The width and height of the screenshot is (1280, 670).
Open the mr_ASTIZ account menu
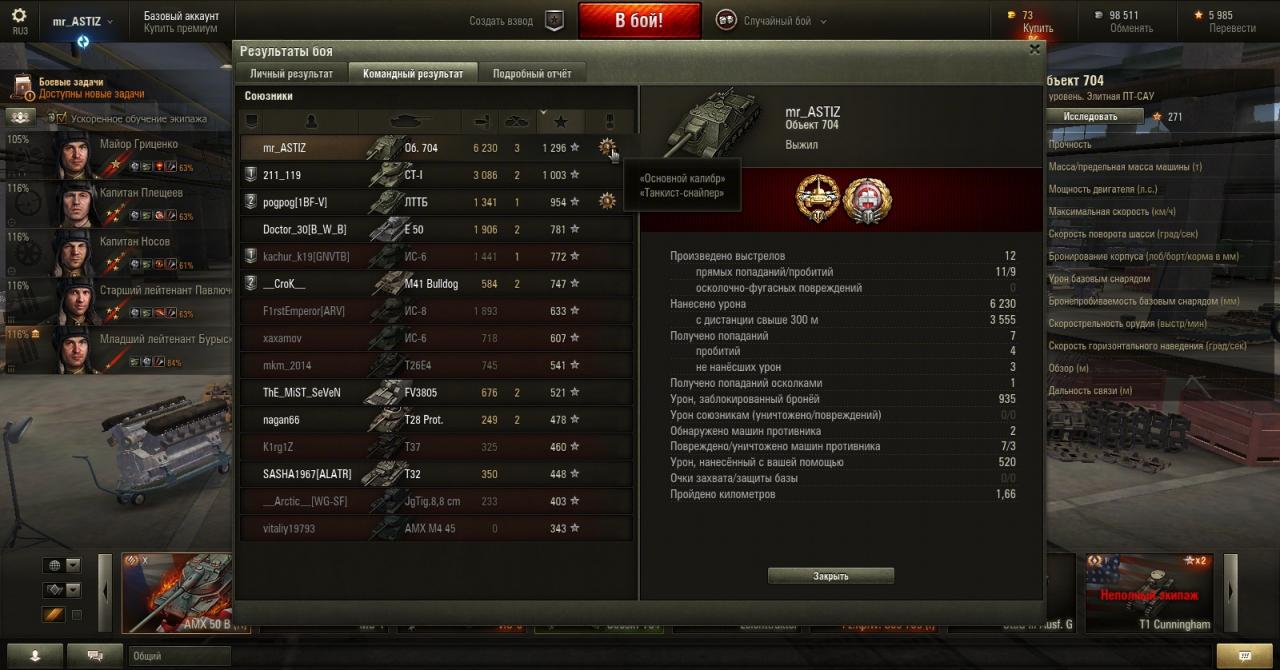pos(82,21)
